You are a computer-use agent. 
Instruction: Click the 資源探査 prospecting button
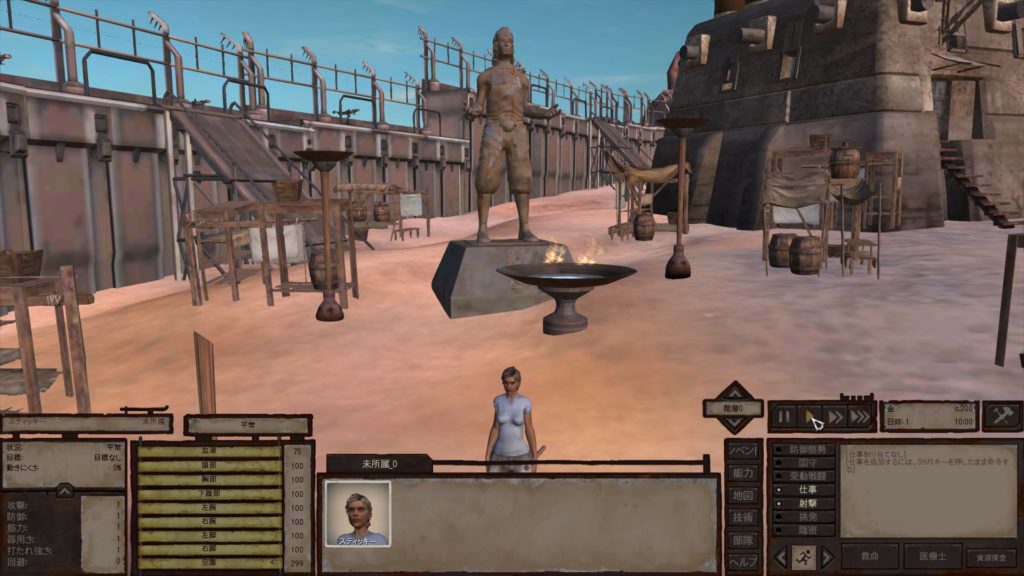pos(991,557)
